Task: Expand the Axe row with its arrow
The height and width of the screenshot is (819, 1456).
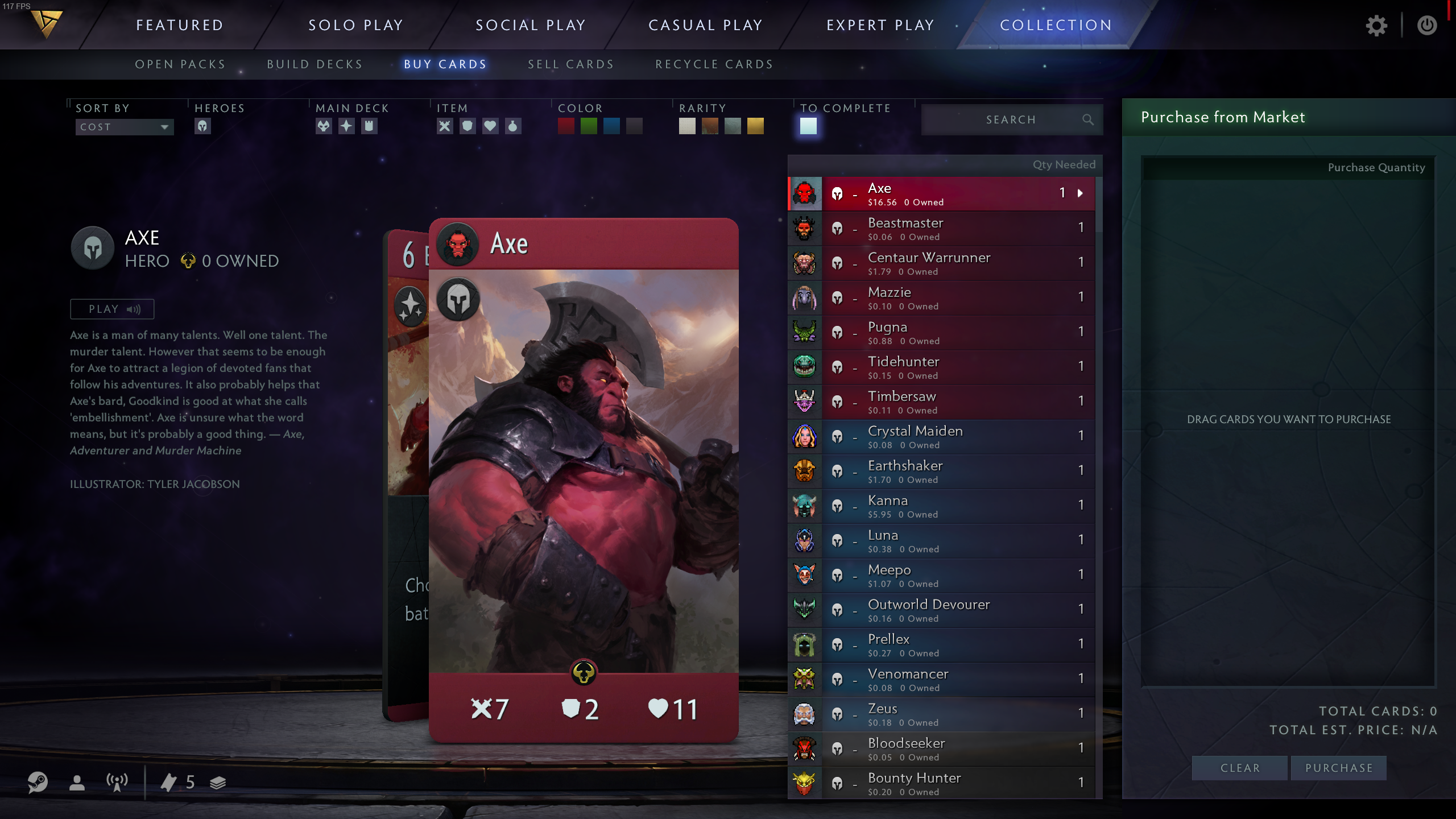Action: click(x=1079, y=193)
